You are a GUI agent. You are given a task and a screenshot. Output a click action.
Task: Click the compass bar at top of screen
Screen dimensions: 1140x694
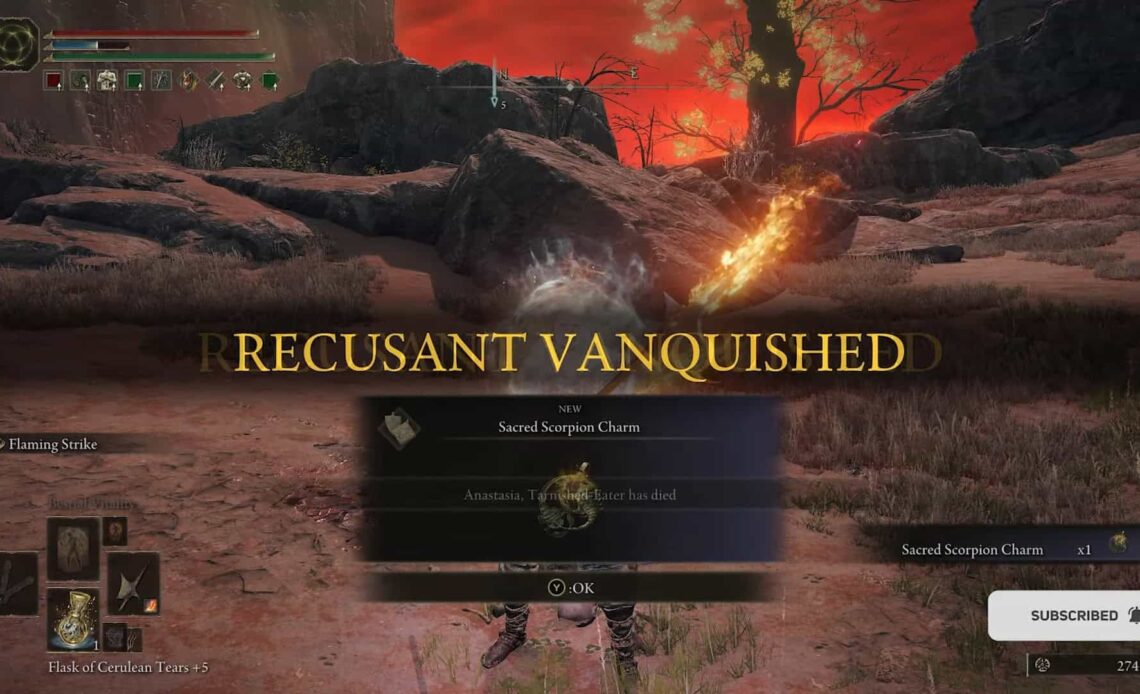pyautogui.click(x=570, y=87)
